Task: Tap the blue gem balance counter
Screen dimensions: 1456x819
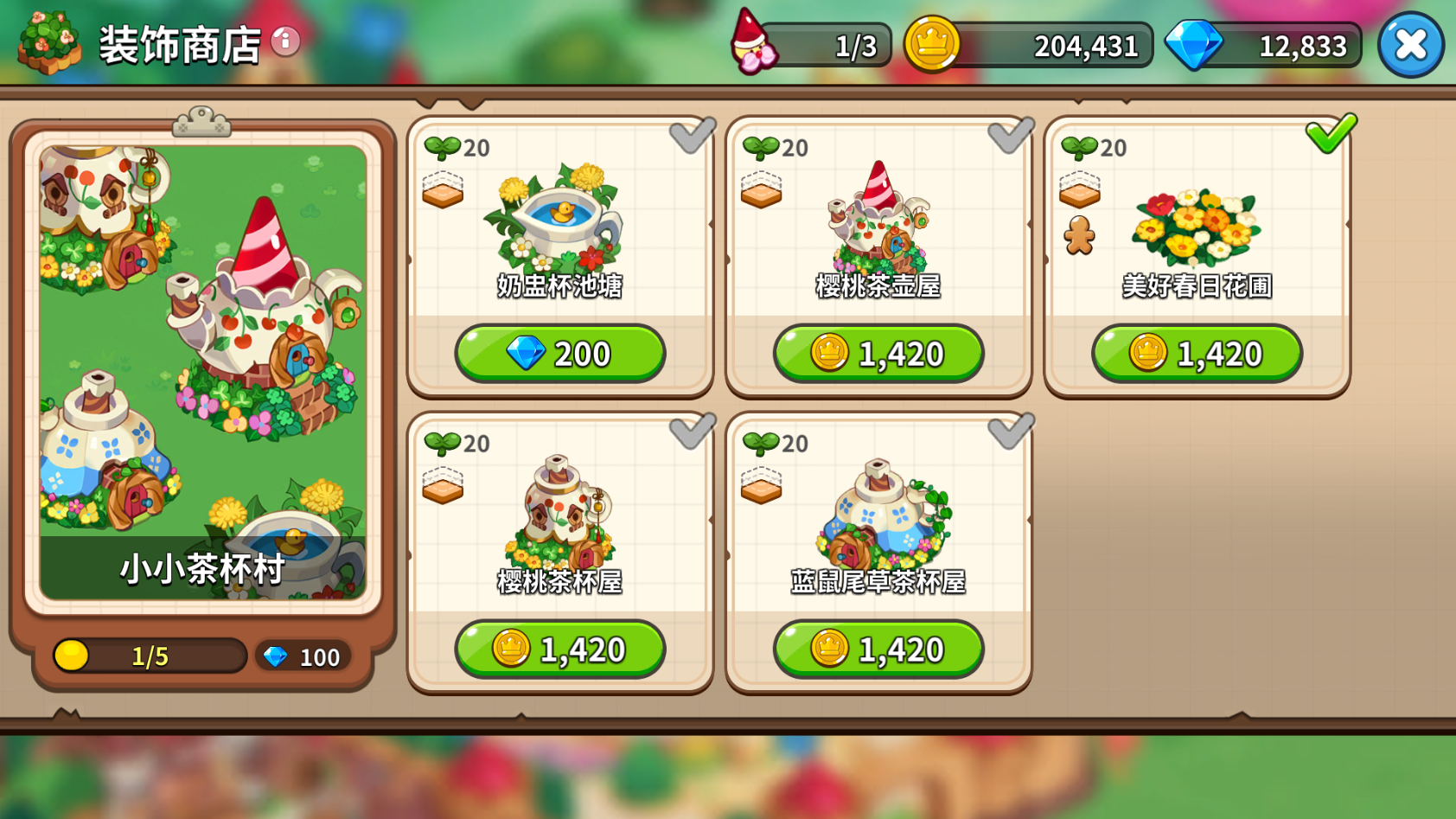Action: tap(1264, 45)
